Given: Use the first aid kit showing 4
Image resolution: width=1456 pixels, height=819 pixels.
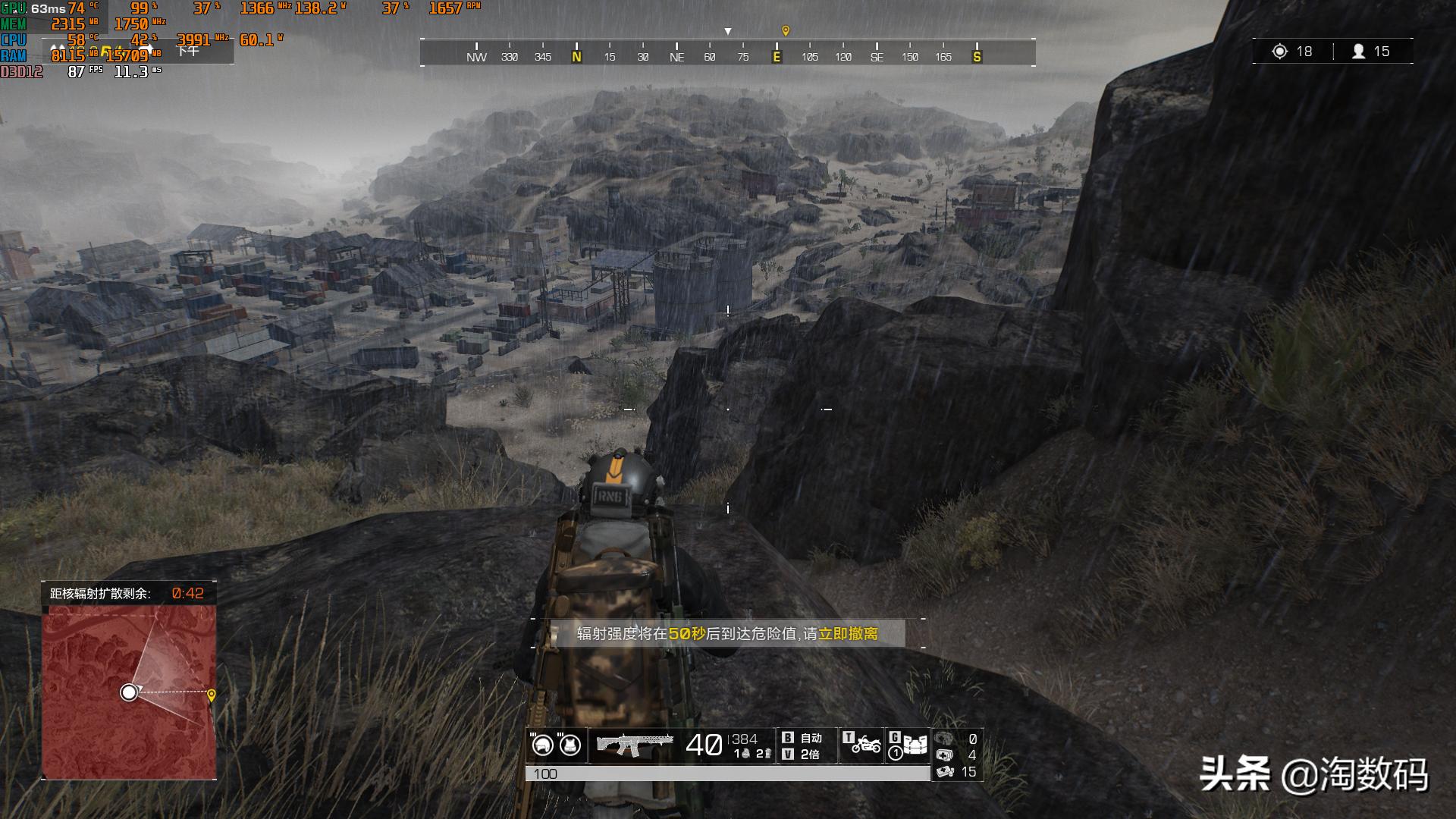Looking at the screenshot, I should pos(945,755).
